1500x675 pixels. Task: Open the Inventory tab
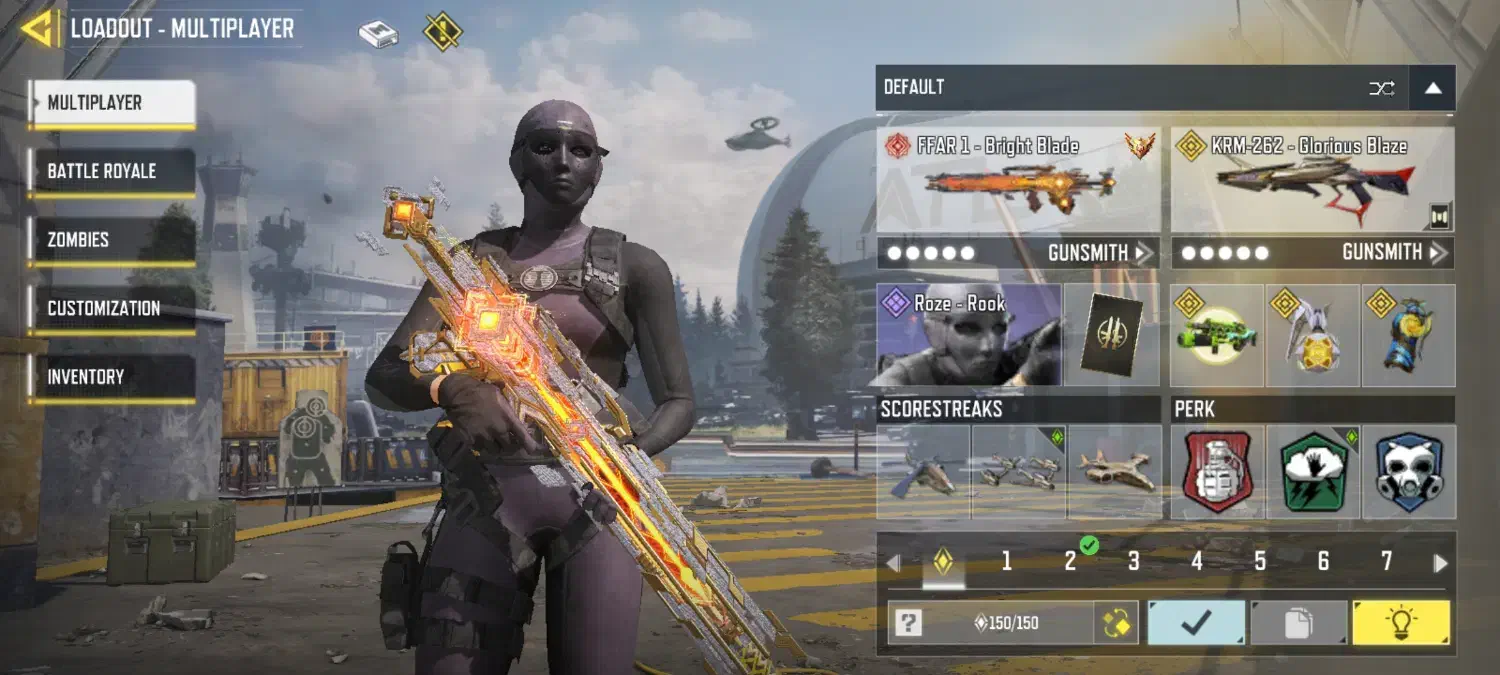coord(111,377)
